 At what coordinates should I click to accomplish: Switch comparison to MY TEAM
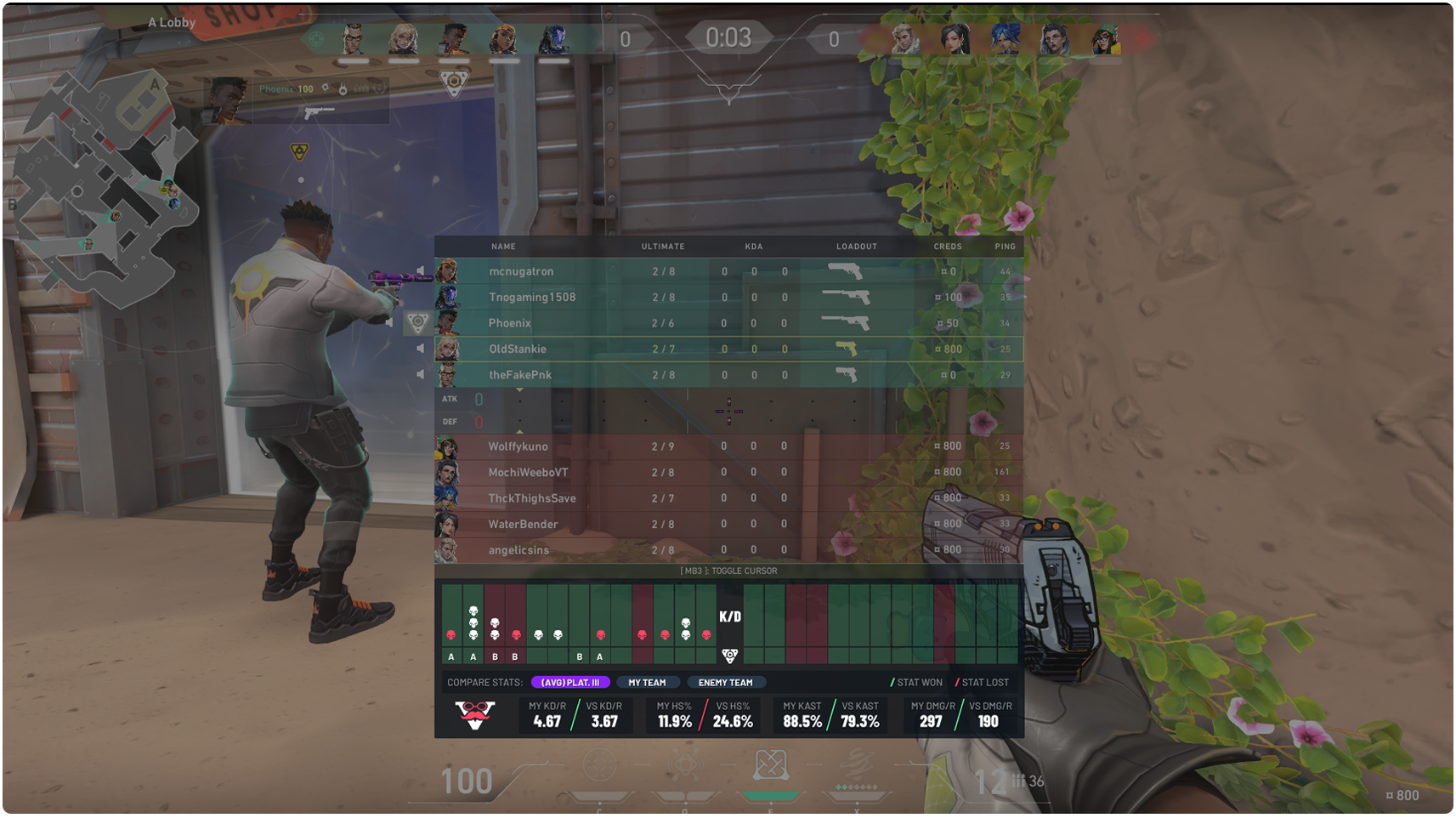click(647, 683)
